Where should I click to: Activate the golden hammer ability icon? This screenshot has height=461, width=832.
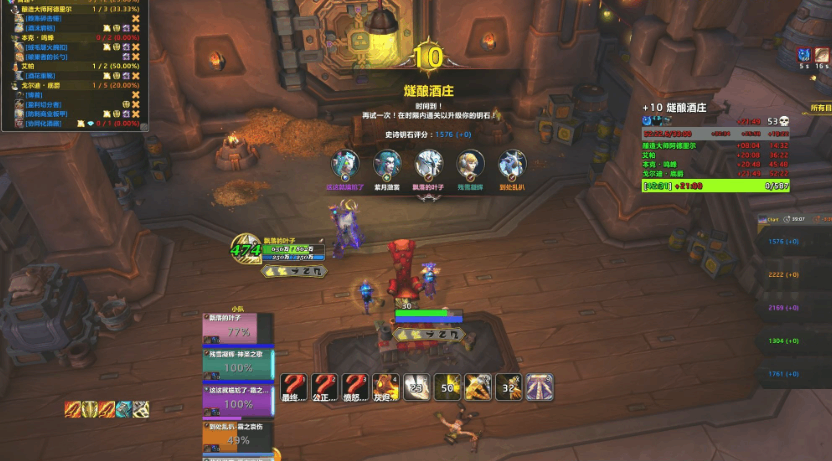point(478,387)
